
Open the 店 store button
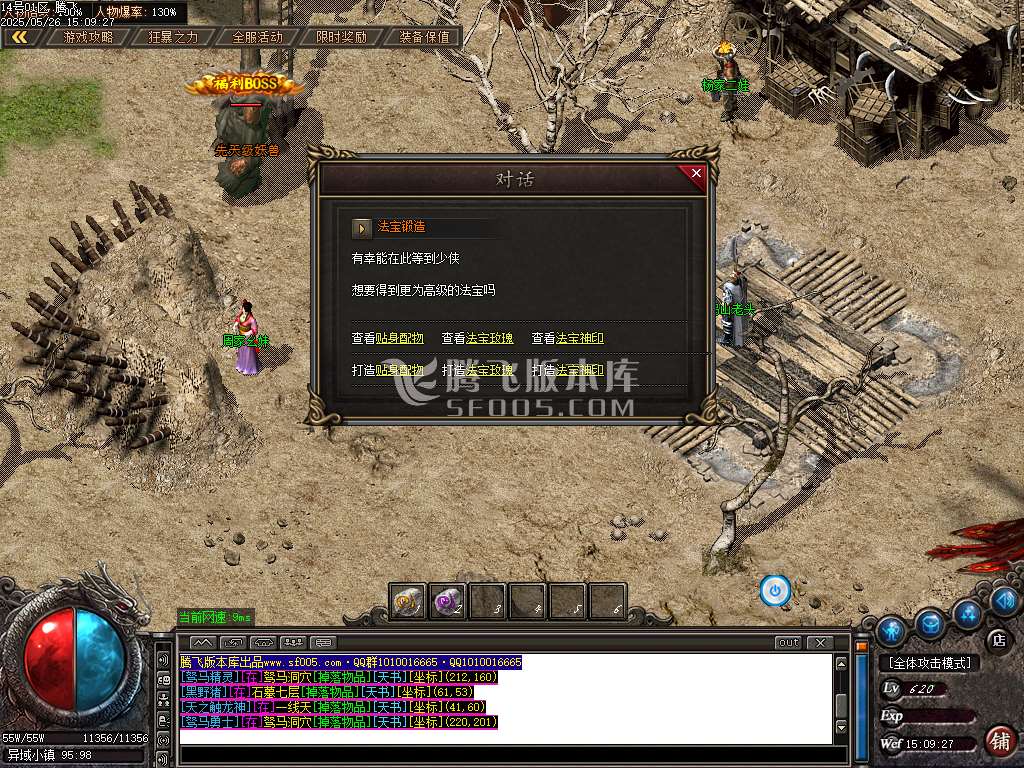click(998, 639)
